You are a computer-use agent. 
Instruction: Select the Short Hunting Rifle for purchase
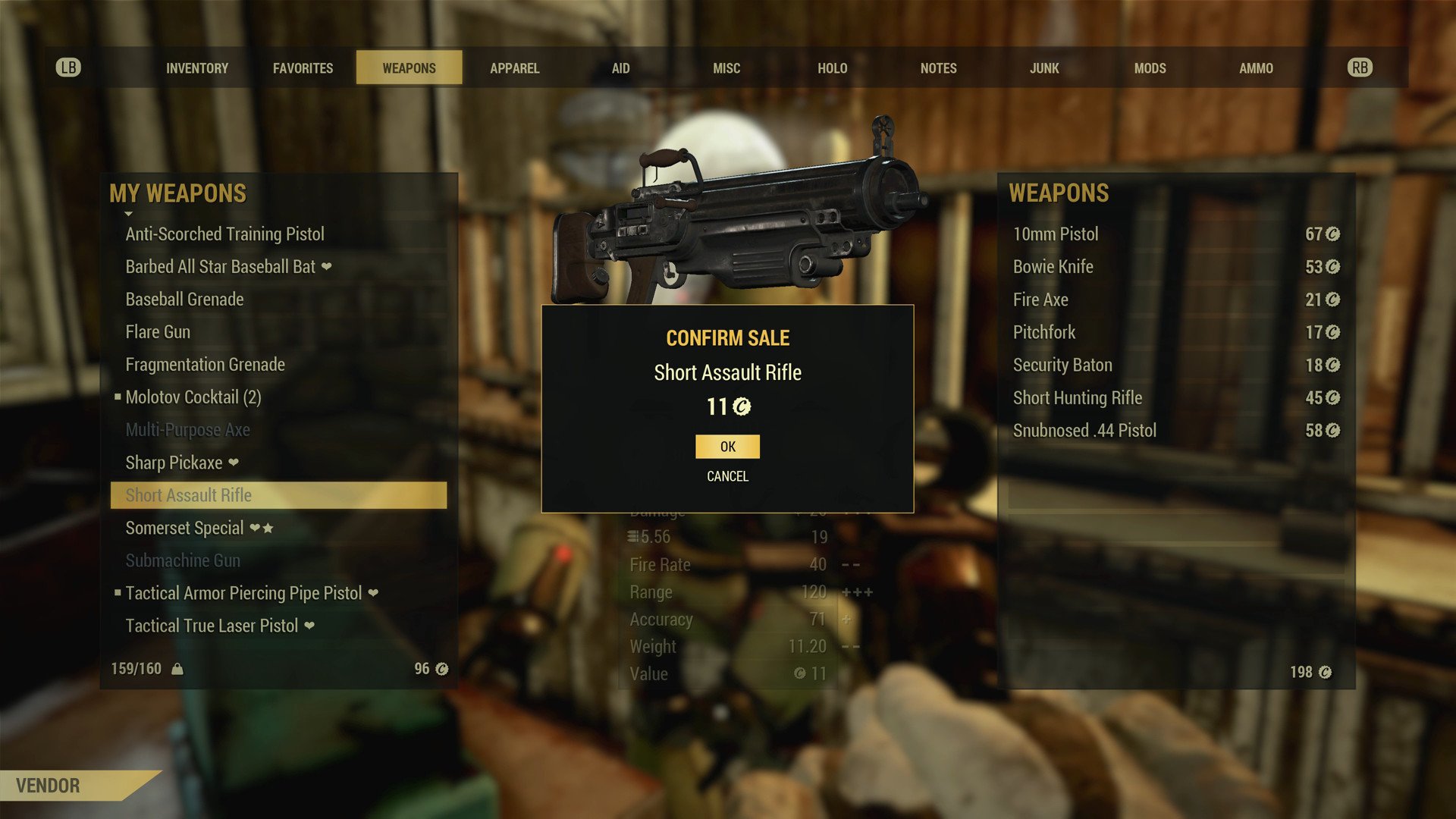pyautogui.click(x=1078, y=398)
